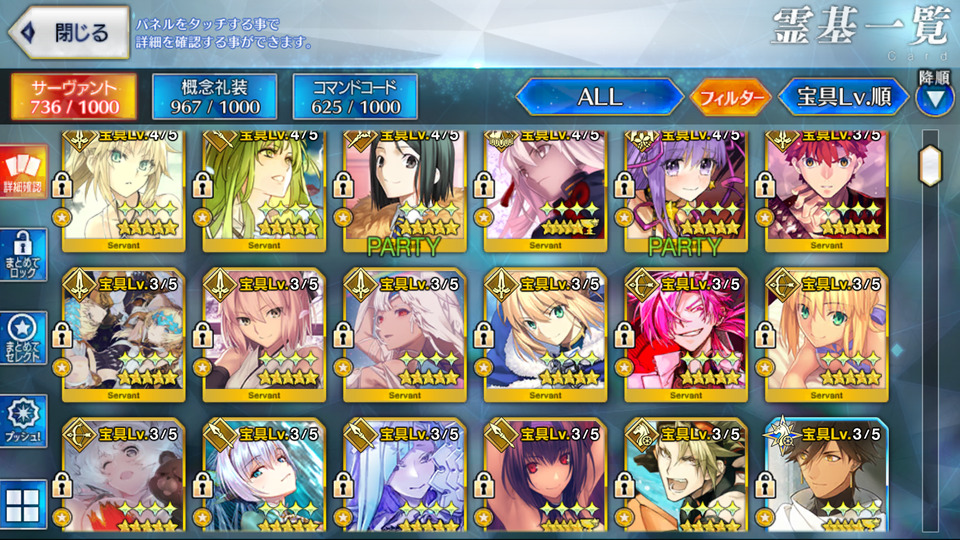Select the black-haired servant marked PARTY
Image resolution: width=960 pixels, height=540 pixels.
[405, 190]
